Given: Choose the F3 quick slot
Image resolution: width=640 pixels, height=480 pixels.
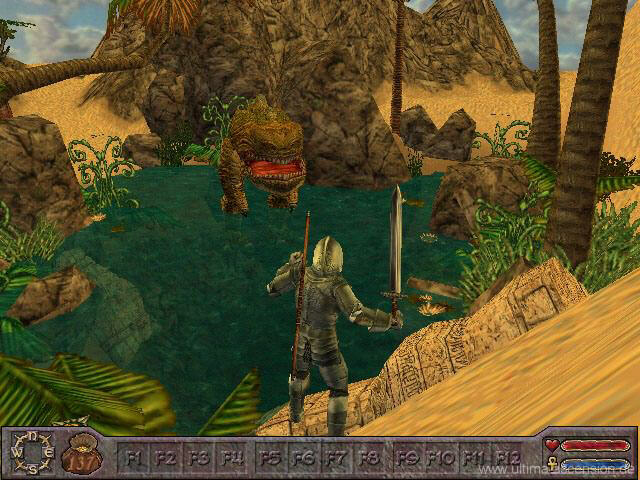Looking at the screenshot, I should pos(199,457).
